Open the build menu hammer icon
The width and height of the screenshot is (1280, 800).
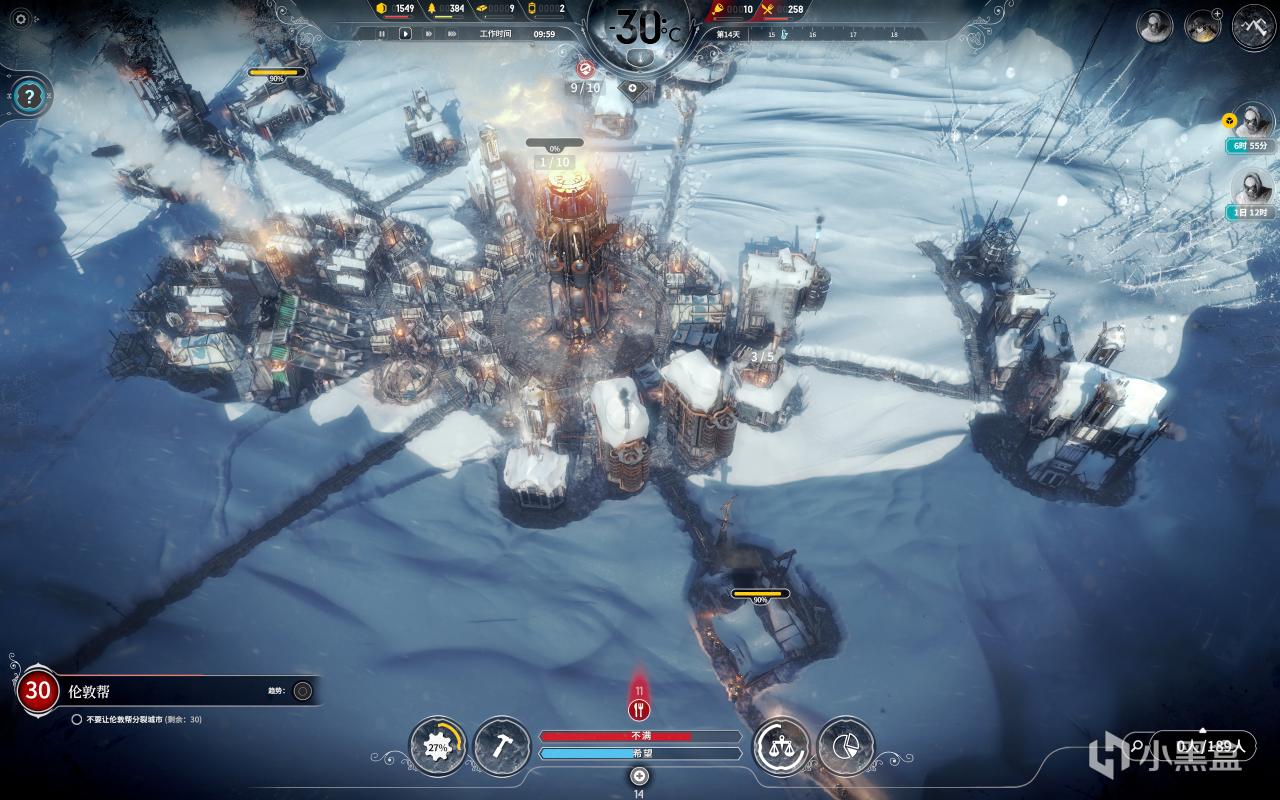pos(501,746)
